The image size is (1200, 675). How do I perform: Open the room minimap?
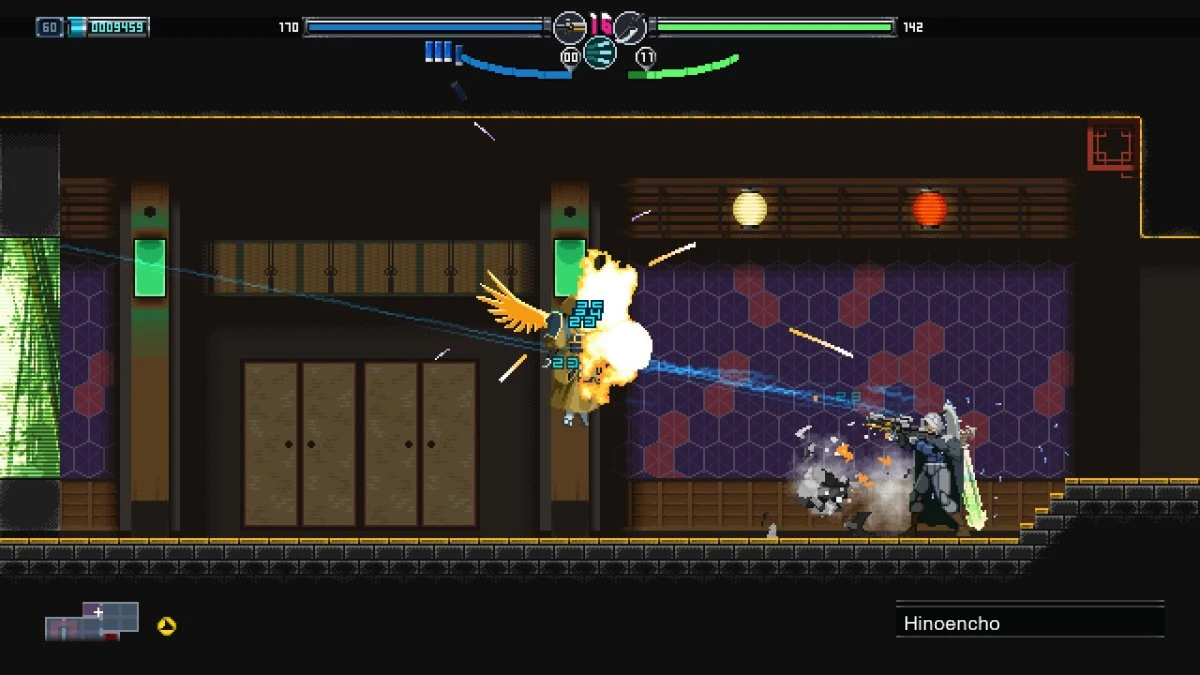click(x=92, y=621)
